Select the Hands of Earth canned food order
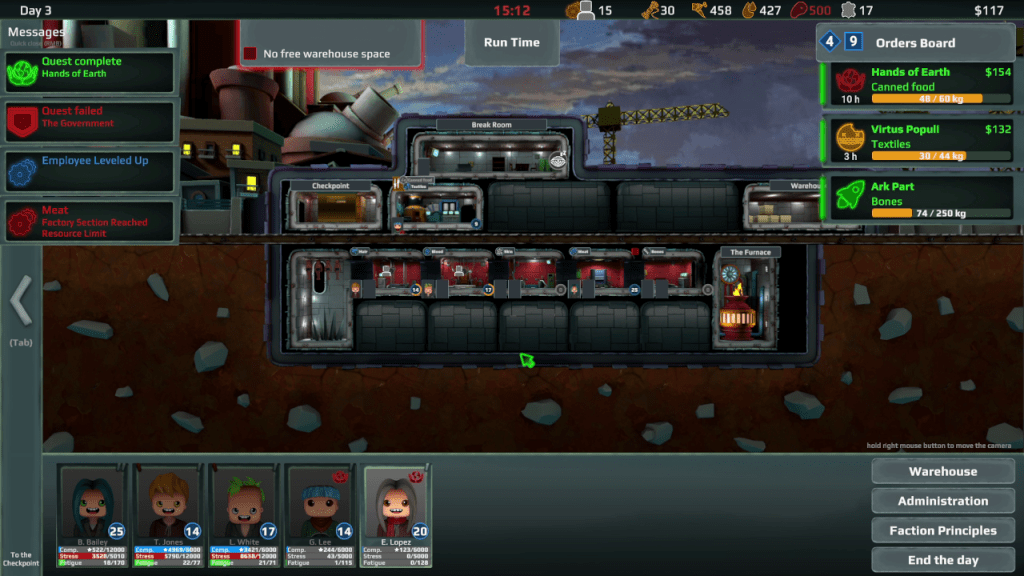Image resolution: width=1024 pixels, height=576 pixels. (x=920, y=85)
